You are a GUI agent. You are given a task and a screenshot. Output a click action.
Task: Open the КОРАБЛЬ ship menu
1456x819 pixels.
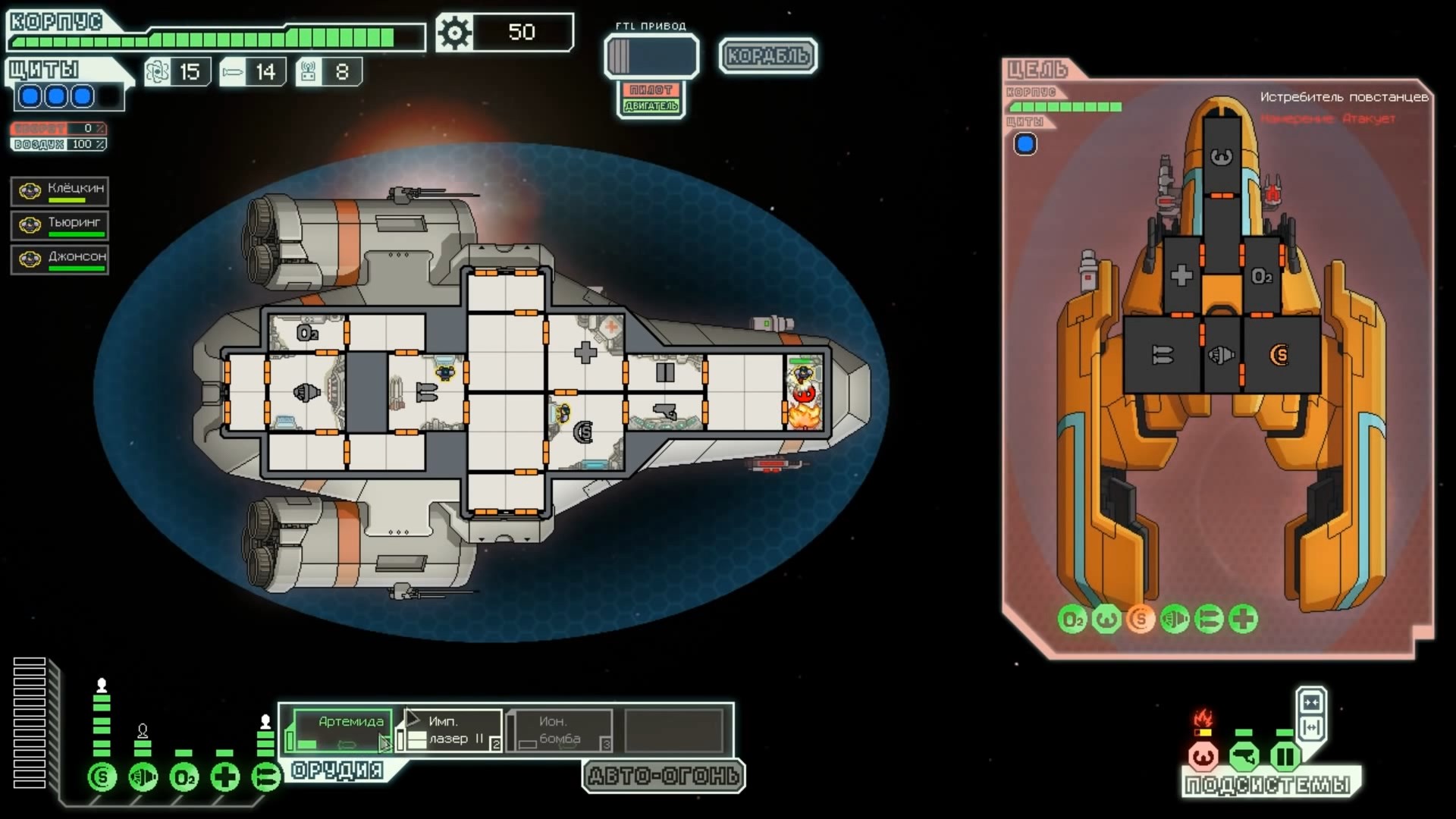pos(767,55)
